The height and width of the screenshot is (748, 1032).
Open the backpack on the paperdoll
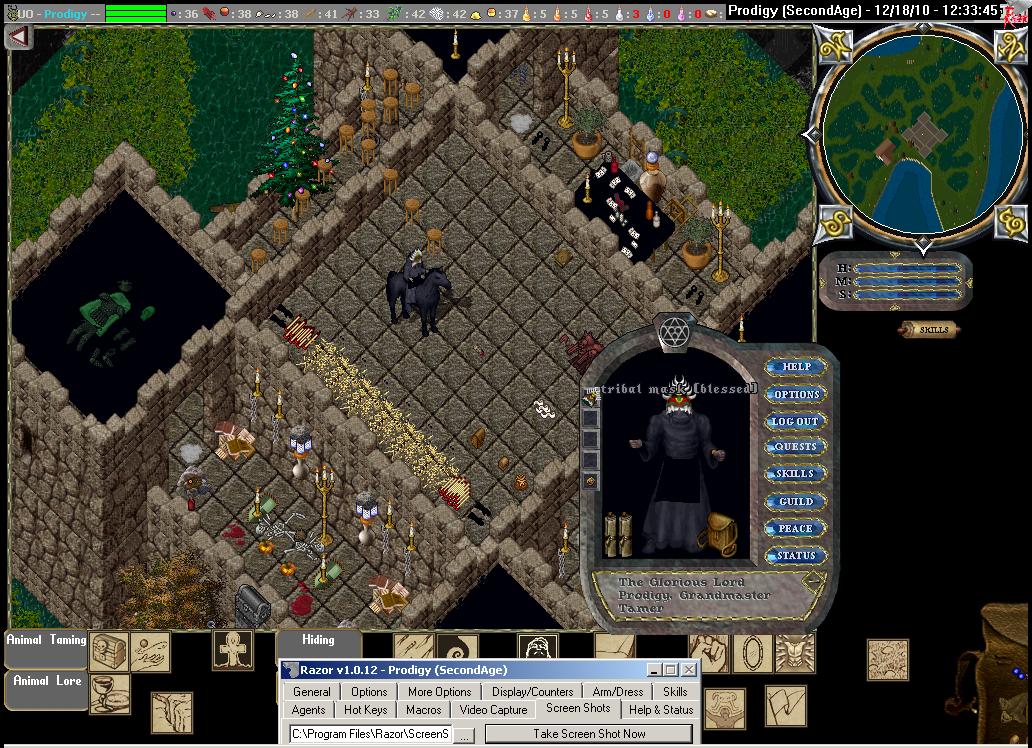tap(720, 533)
